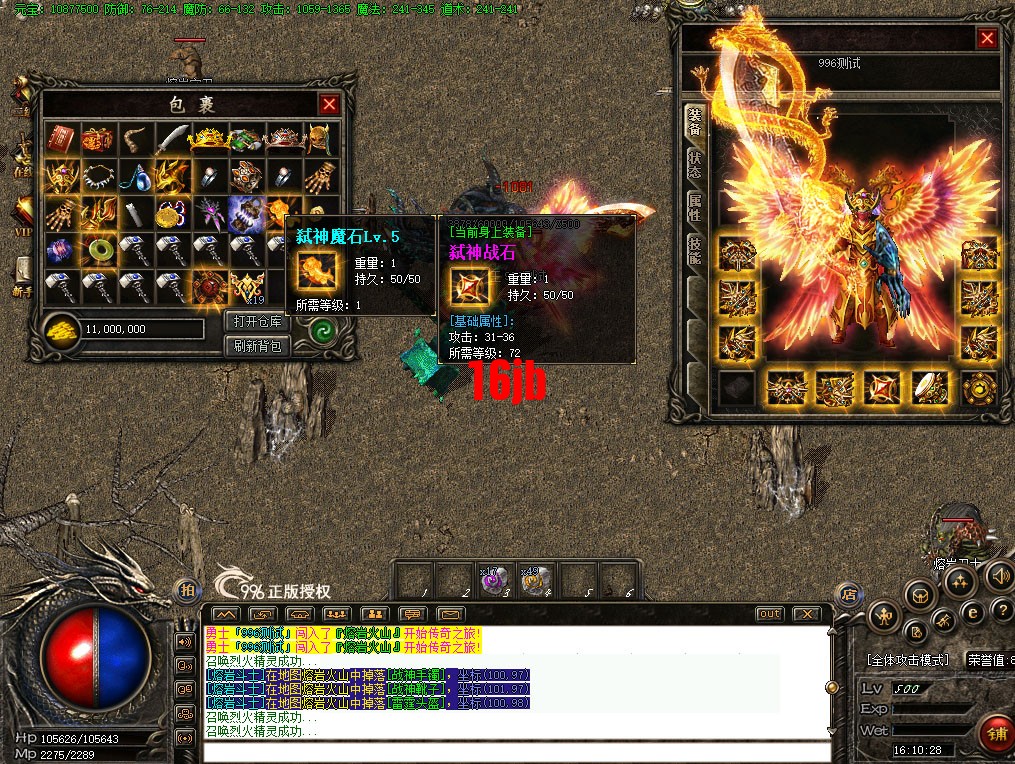Select the blue potion flask item
This screenshot has height=764, width=1015.
(136, 176)
